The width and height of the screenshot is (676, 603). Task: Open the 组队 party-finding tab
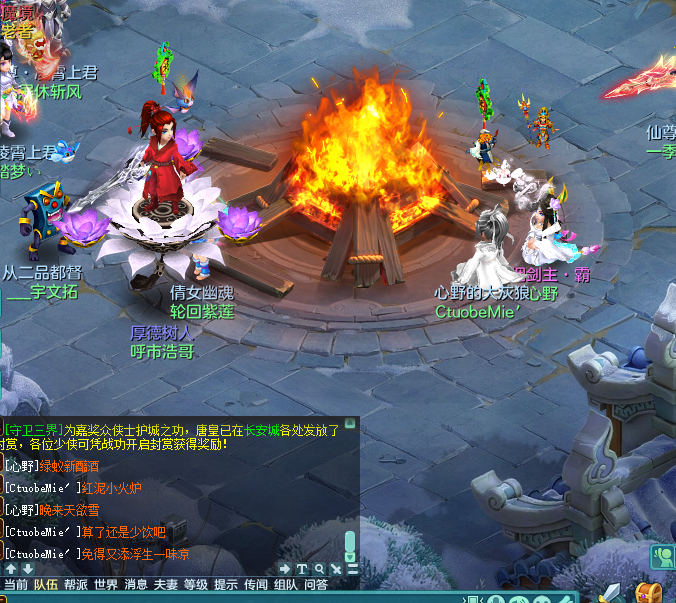point(286,585)
